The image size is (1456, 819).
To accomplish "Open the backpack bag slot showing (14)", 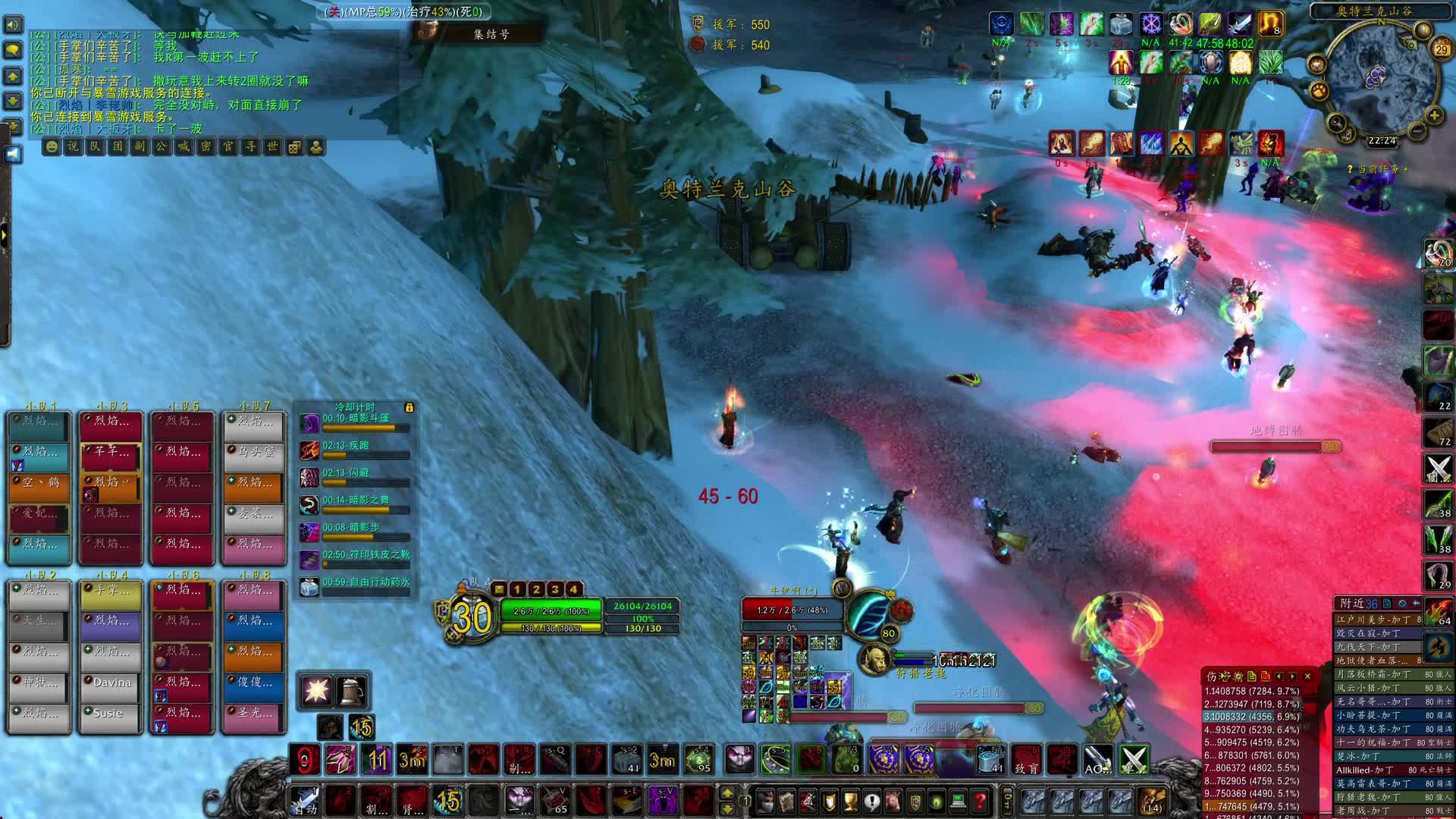I will click(x=1153, y=801).
